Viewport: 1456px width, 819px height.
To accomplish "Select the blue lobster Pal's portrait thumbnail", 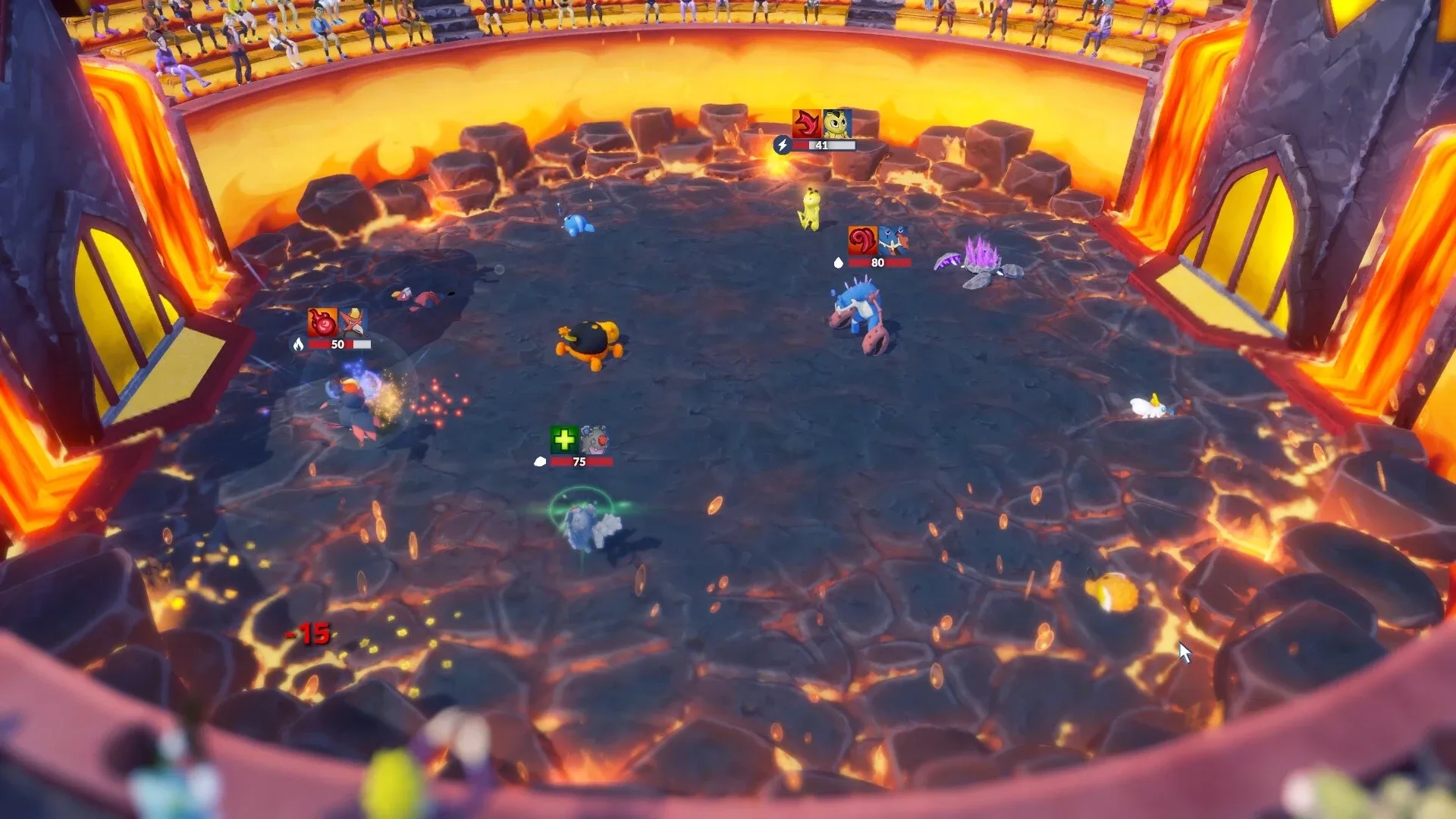I will click(x=893, y=240).
